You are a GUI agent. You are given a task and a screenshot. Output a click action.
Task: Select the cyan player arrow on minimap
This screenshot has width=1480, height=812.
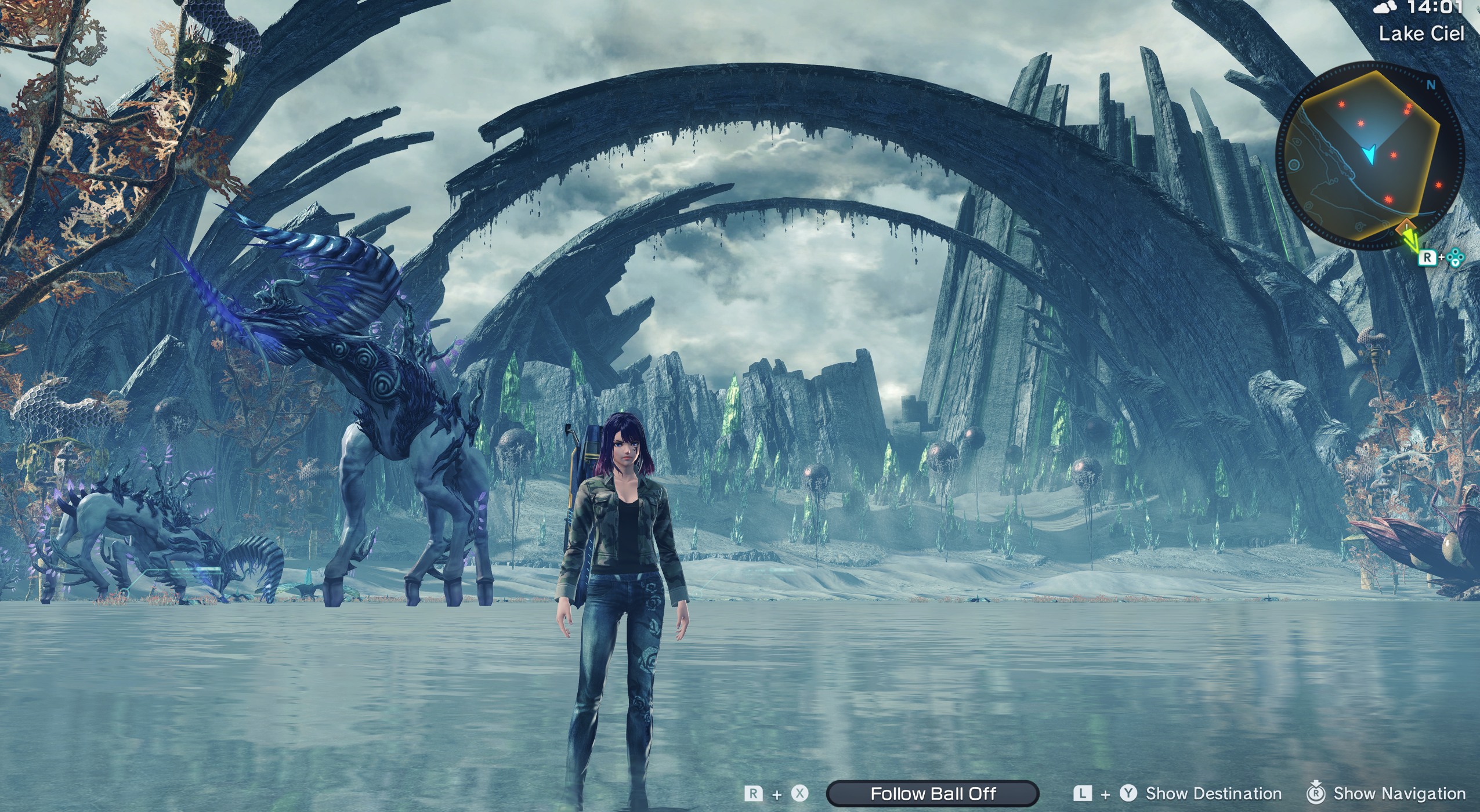pyautogui.click(x=1370, y=154)
